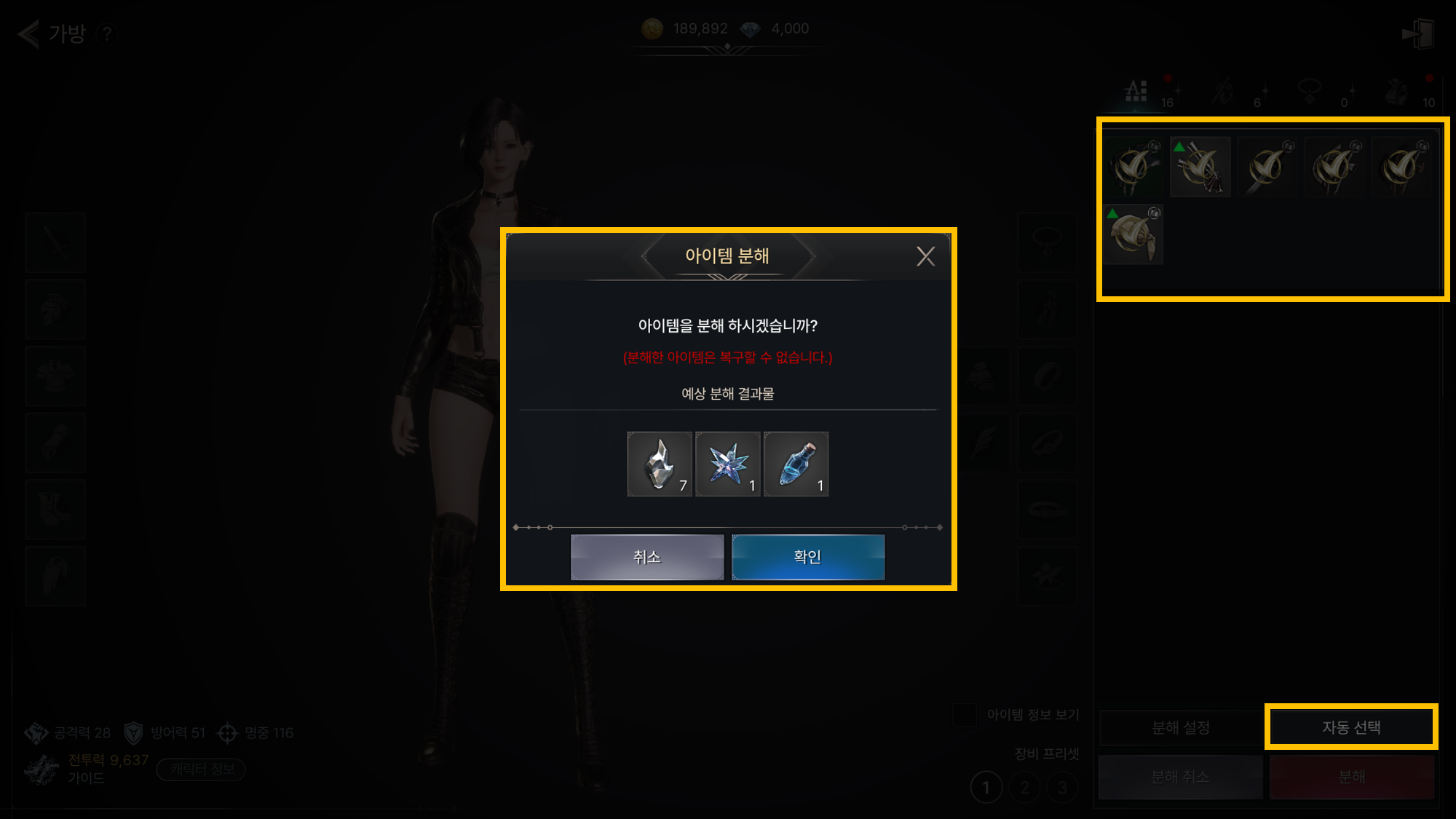Select equipment preset 3

click(x=1062, y=788)
